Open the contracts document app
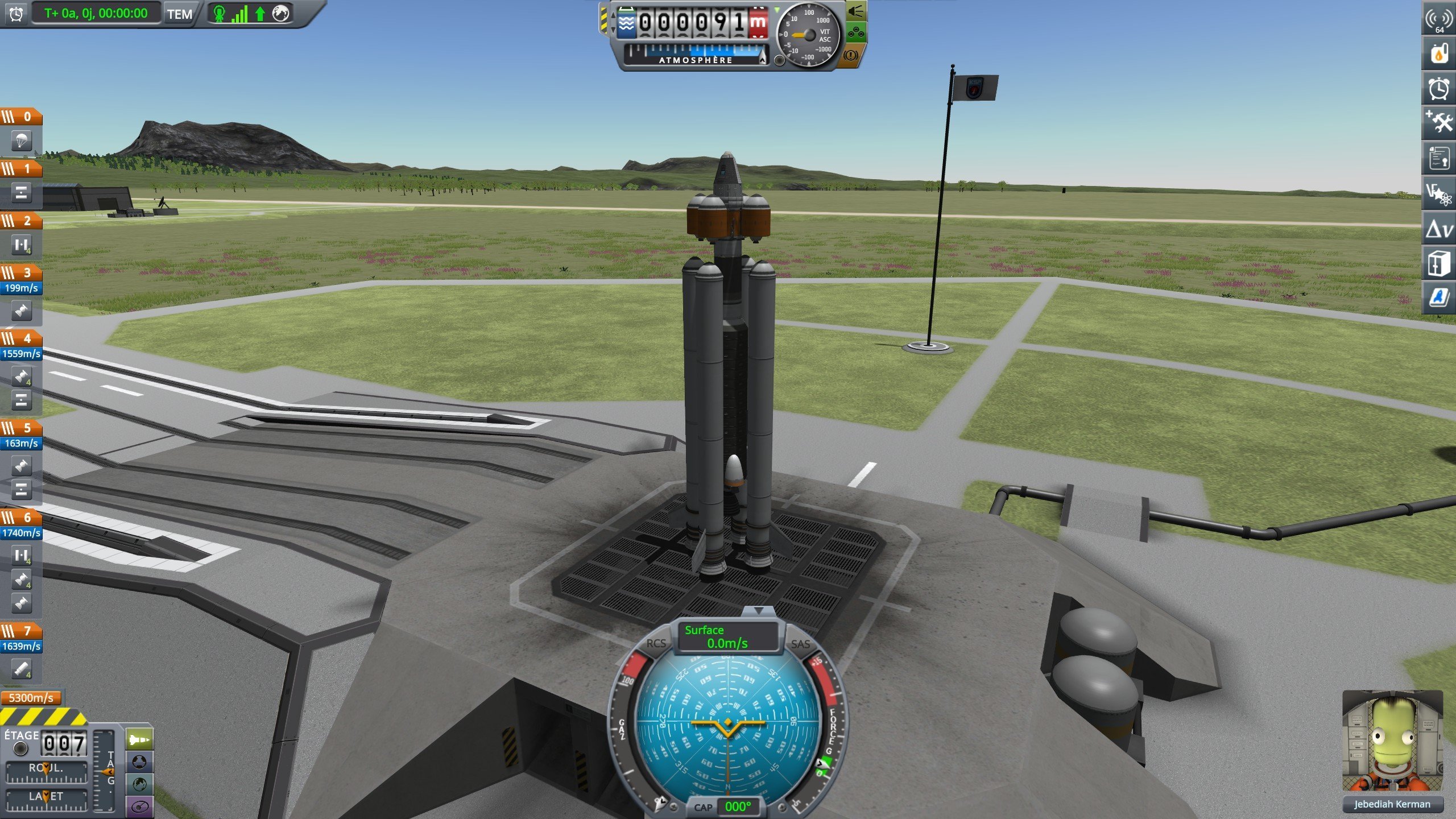The height and width of the screenshot is (819, 1456). (1438, 158)
